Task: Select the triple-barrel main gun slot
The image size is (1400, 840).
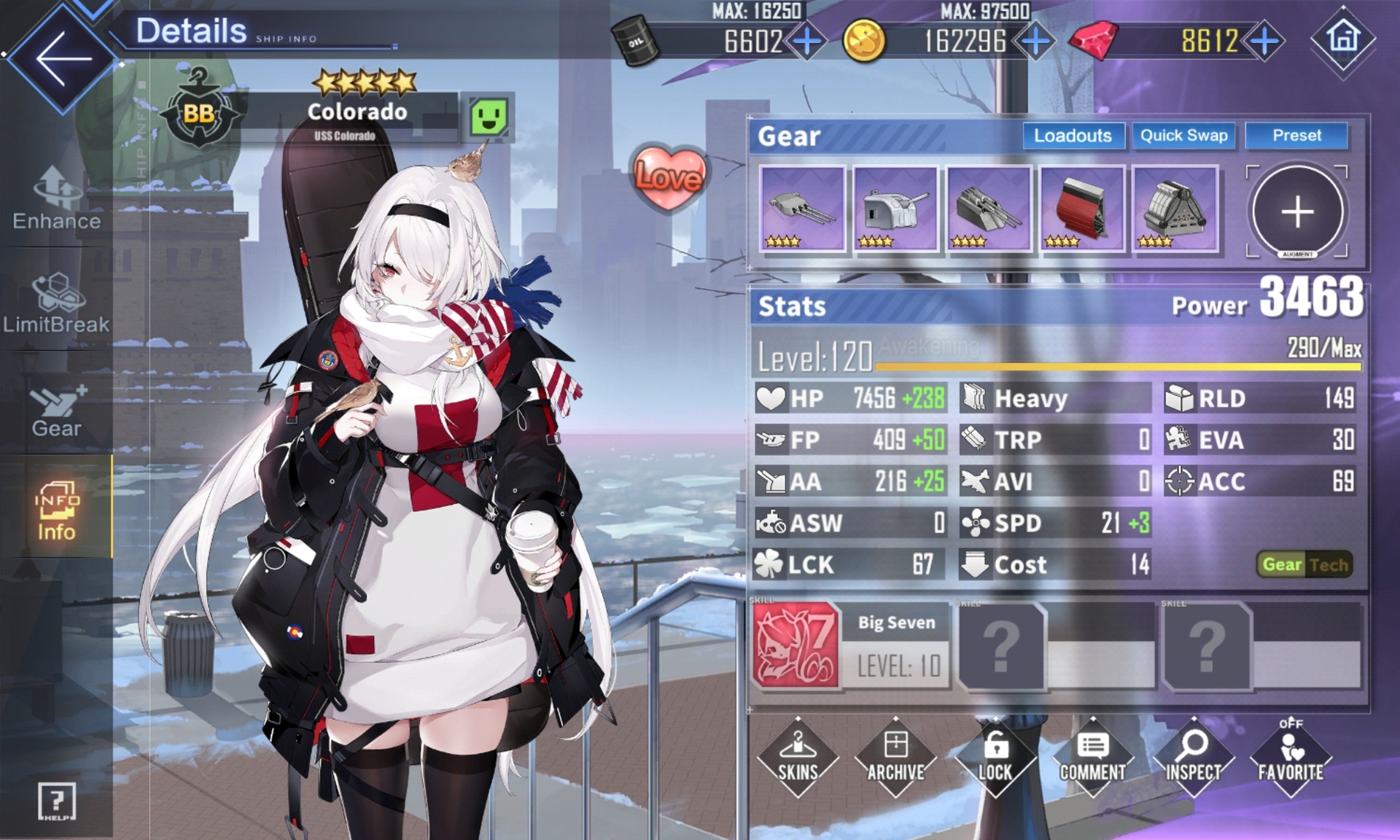Action: [x=802, y=209]
